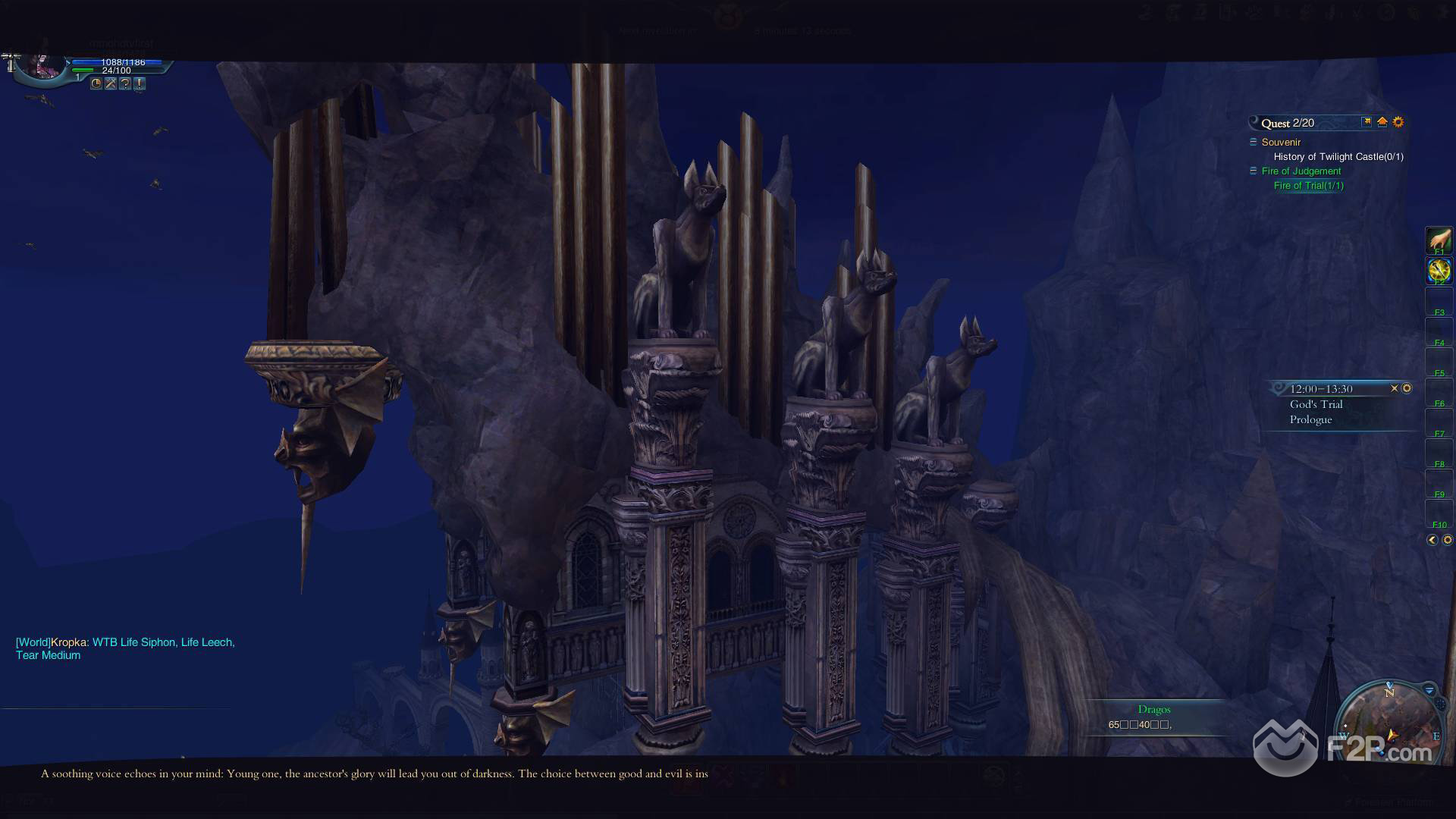Select History of Twilight Castle objective
This screenshot has height=819, width=1456.
[x=1338, y=156]
